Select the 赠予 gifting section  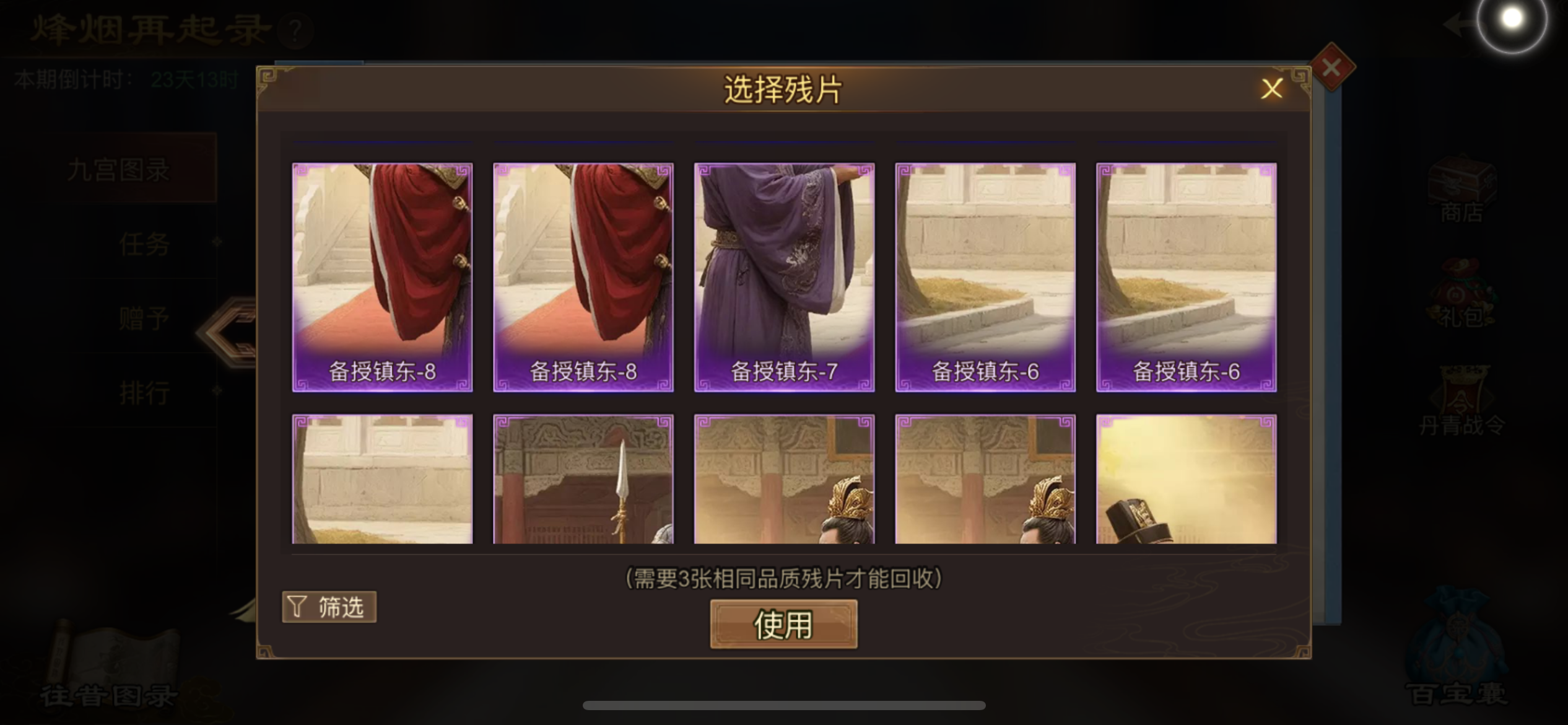point(144,318)
